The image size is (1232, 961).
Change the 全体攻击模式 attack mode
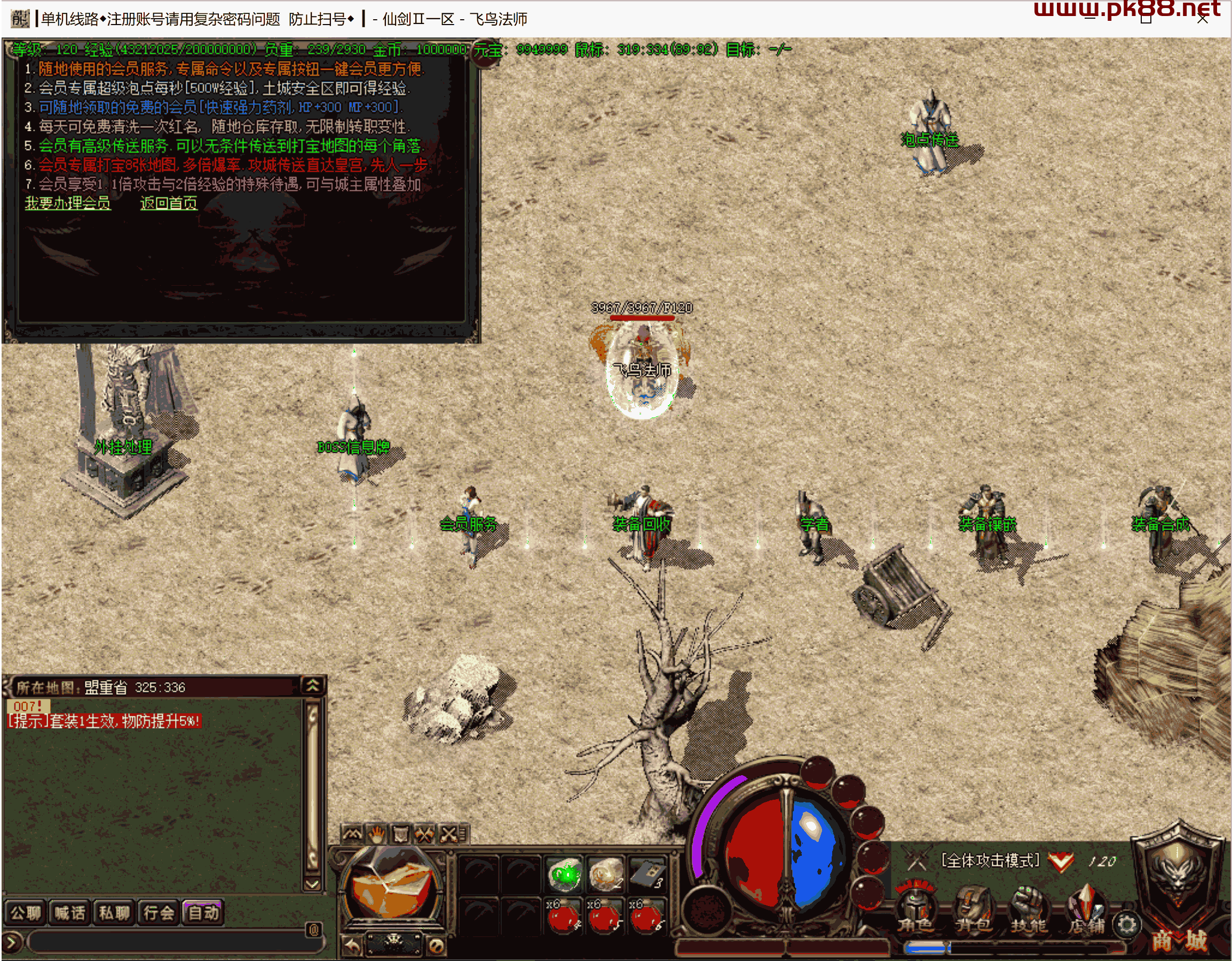point(991,861)
